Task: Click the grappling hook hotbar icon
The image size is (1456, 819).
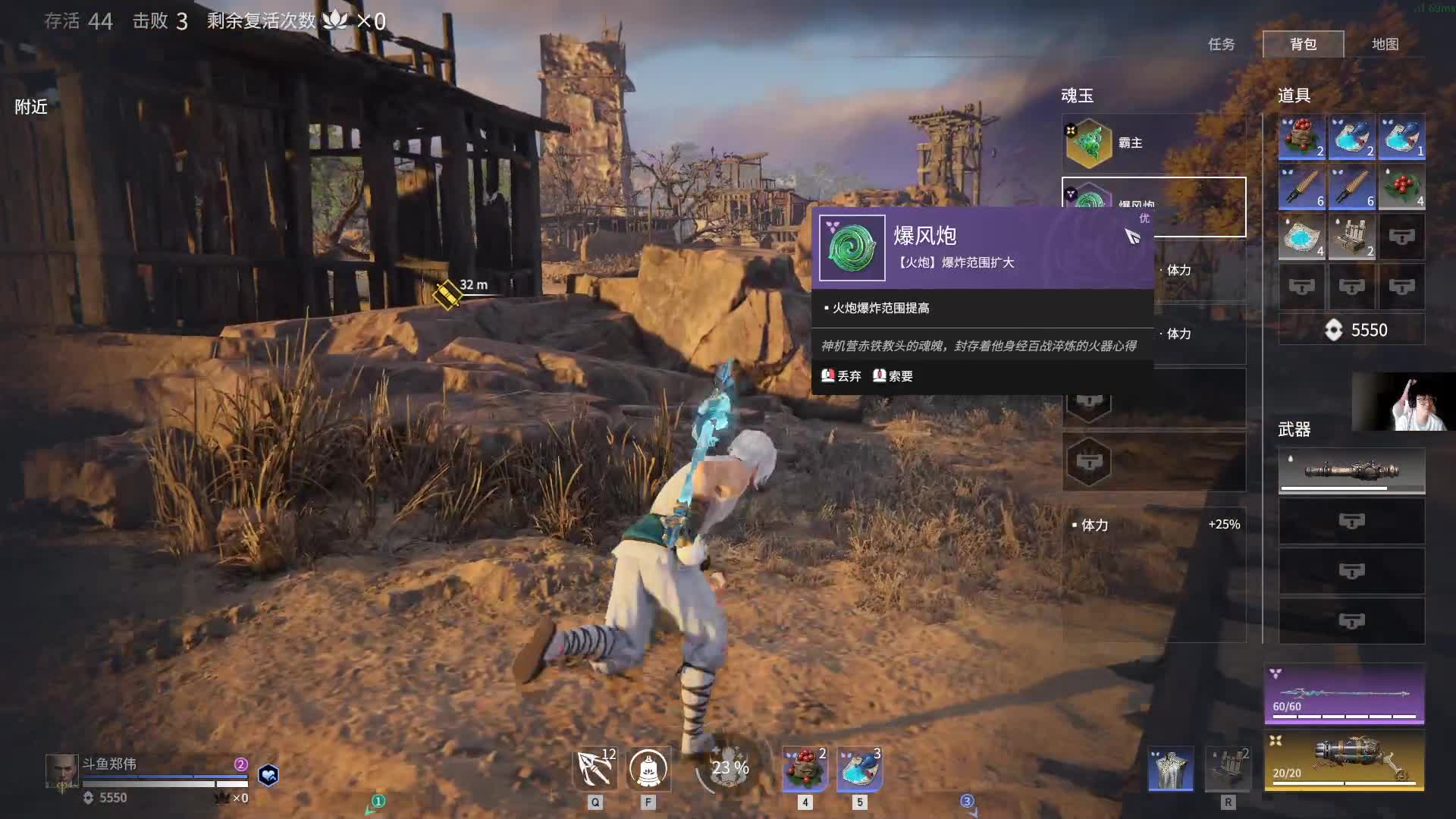Action: point(595,768)
